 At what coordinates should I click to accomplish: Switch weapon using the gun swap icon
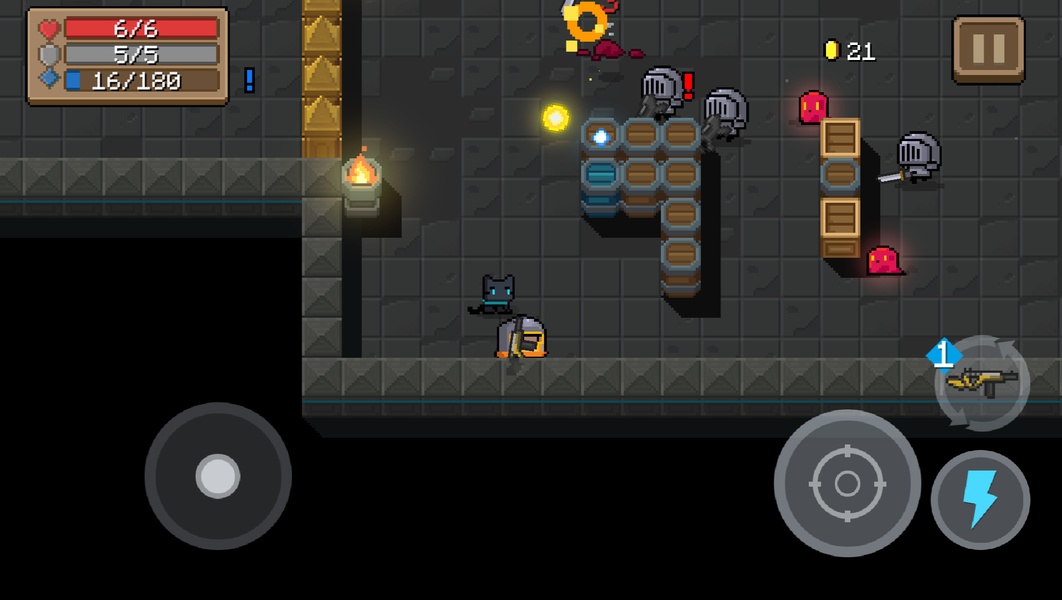point(982,382)
